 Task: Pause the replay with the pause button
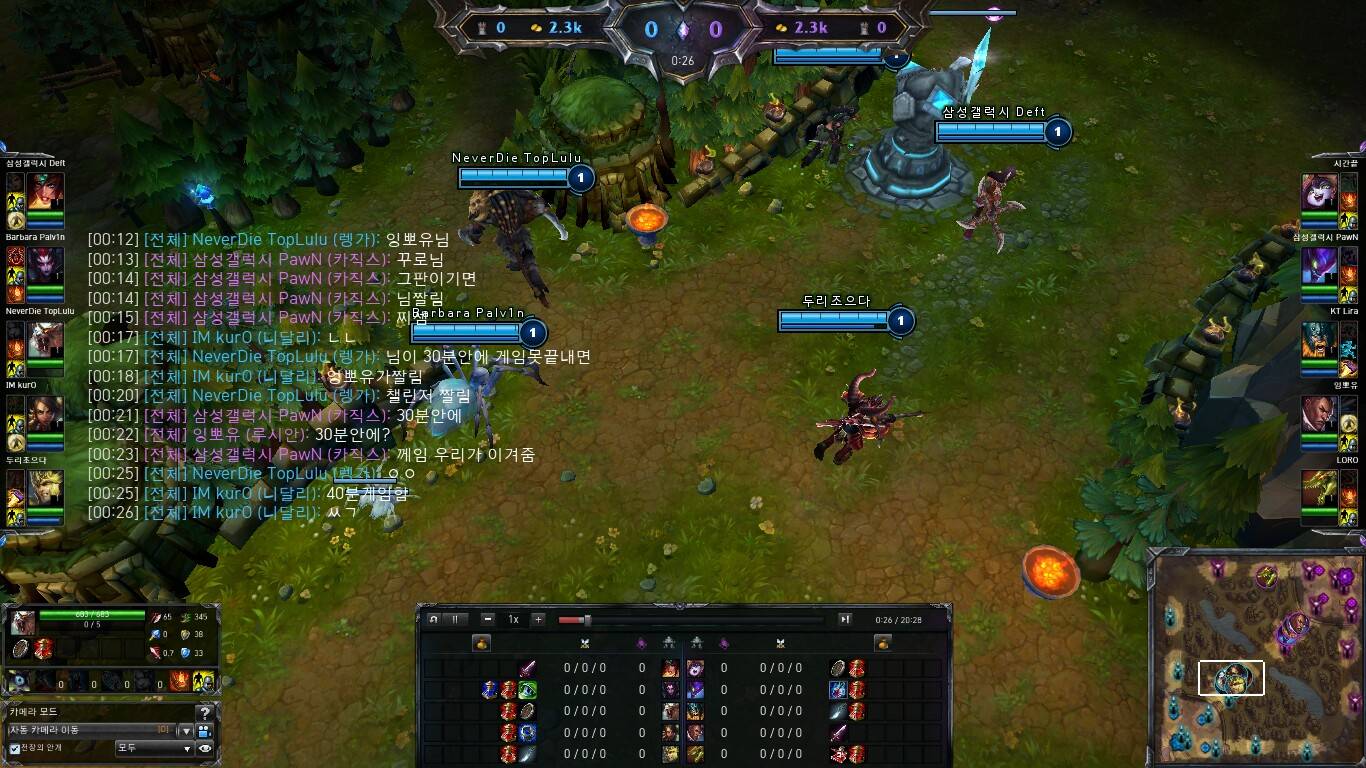point(455,619)
